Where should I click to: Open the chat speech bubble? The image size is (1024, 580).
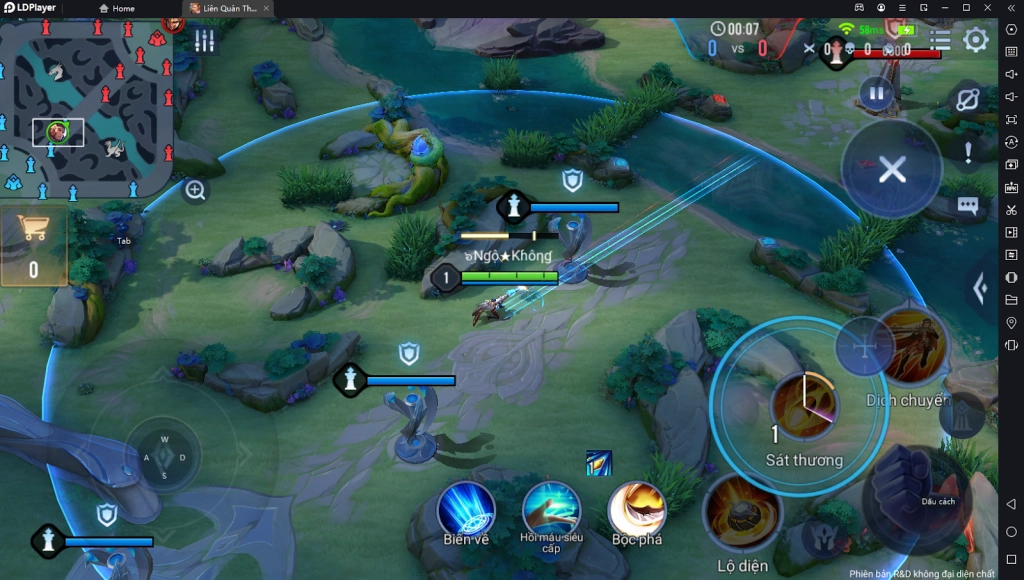pyautogui.click(x=967, y=206)
